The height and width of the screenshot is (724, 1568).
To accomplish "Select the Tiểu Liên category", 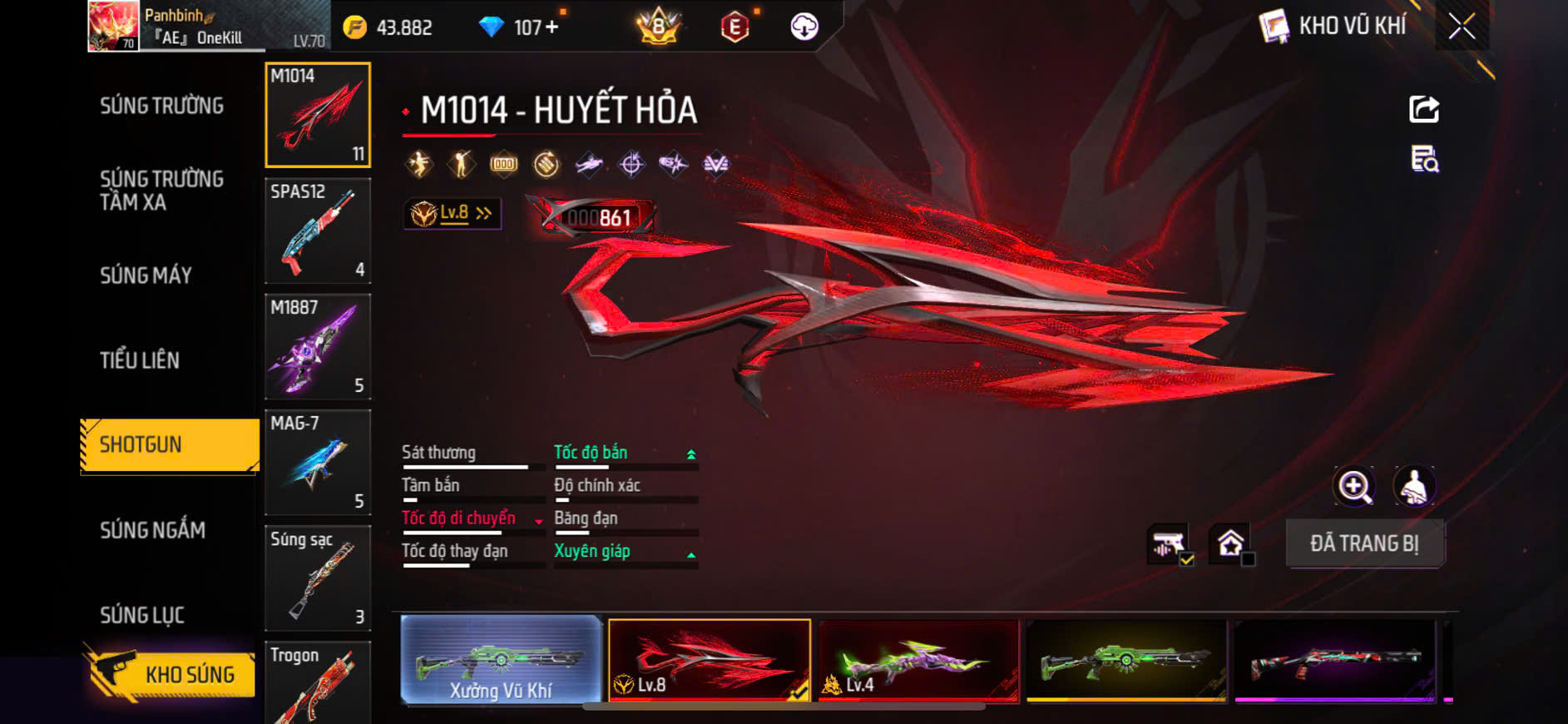I will point(139,360).
